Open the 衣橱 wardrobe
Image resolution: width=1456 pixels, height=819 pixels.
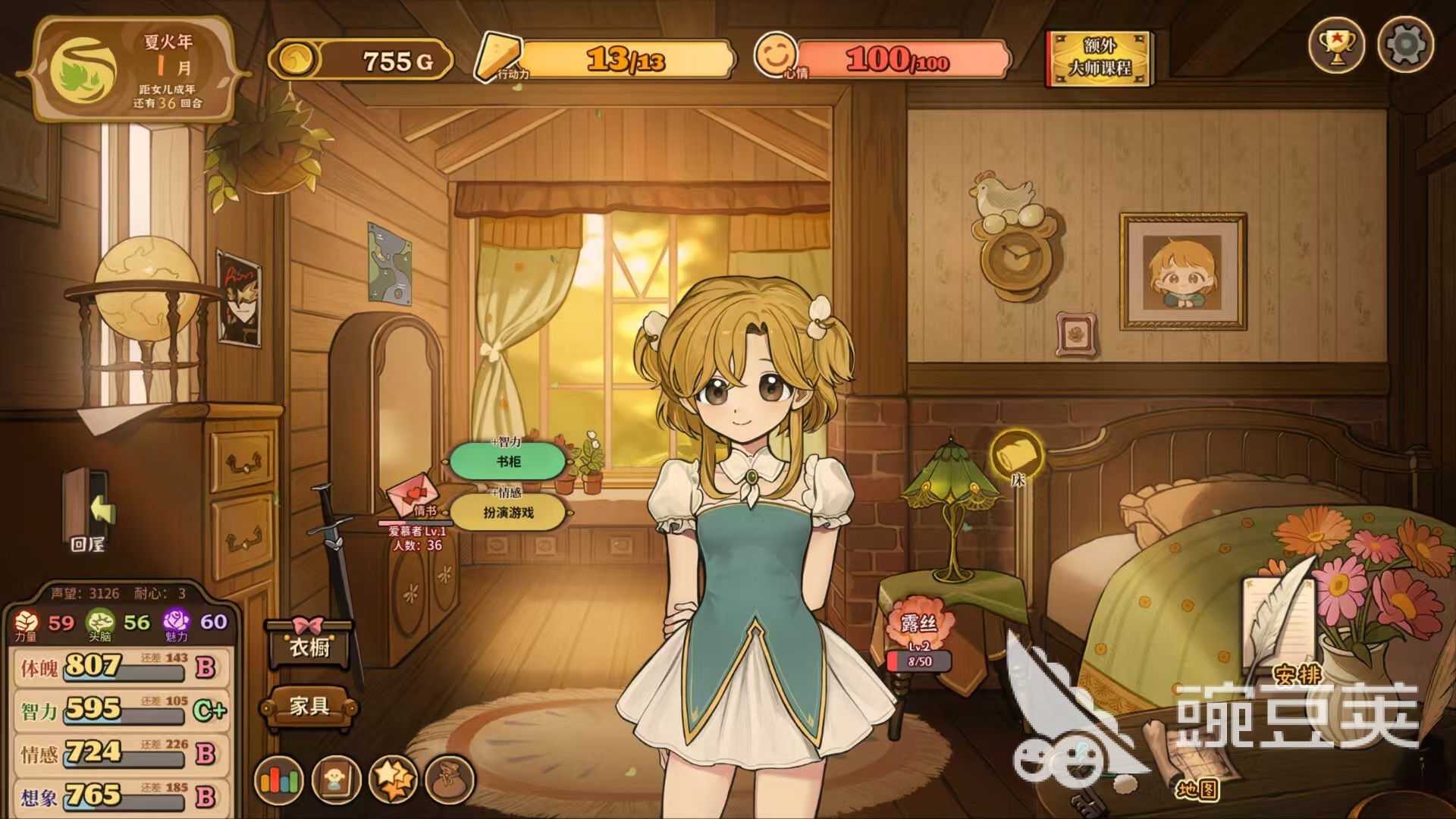pos(309,646)
